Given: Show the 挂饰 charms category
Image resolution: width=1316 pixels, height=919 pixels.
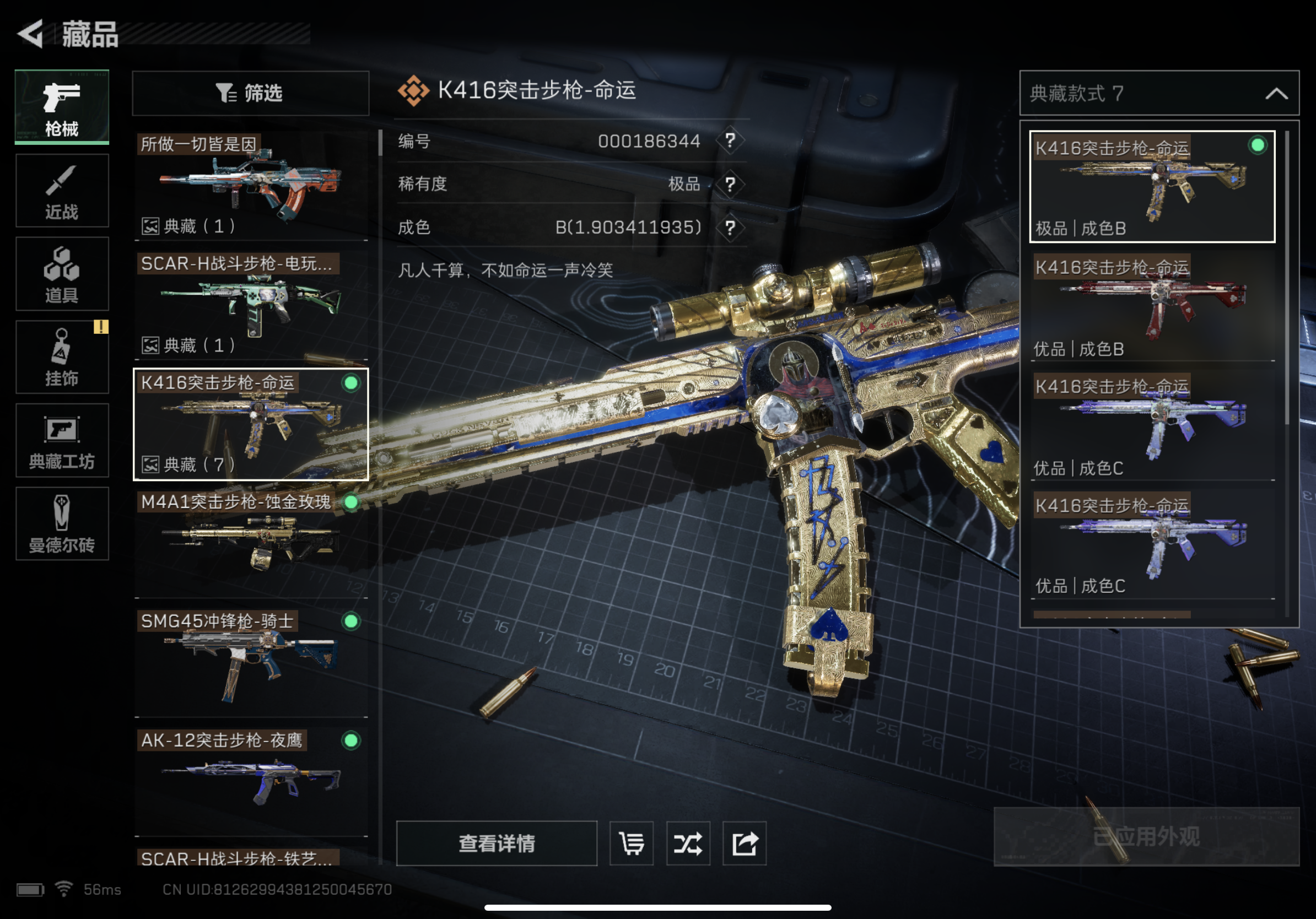Looking at the screenshot, I should click(62, 357).
